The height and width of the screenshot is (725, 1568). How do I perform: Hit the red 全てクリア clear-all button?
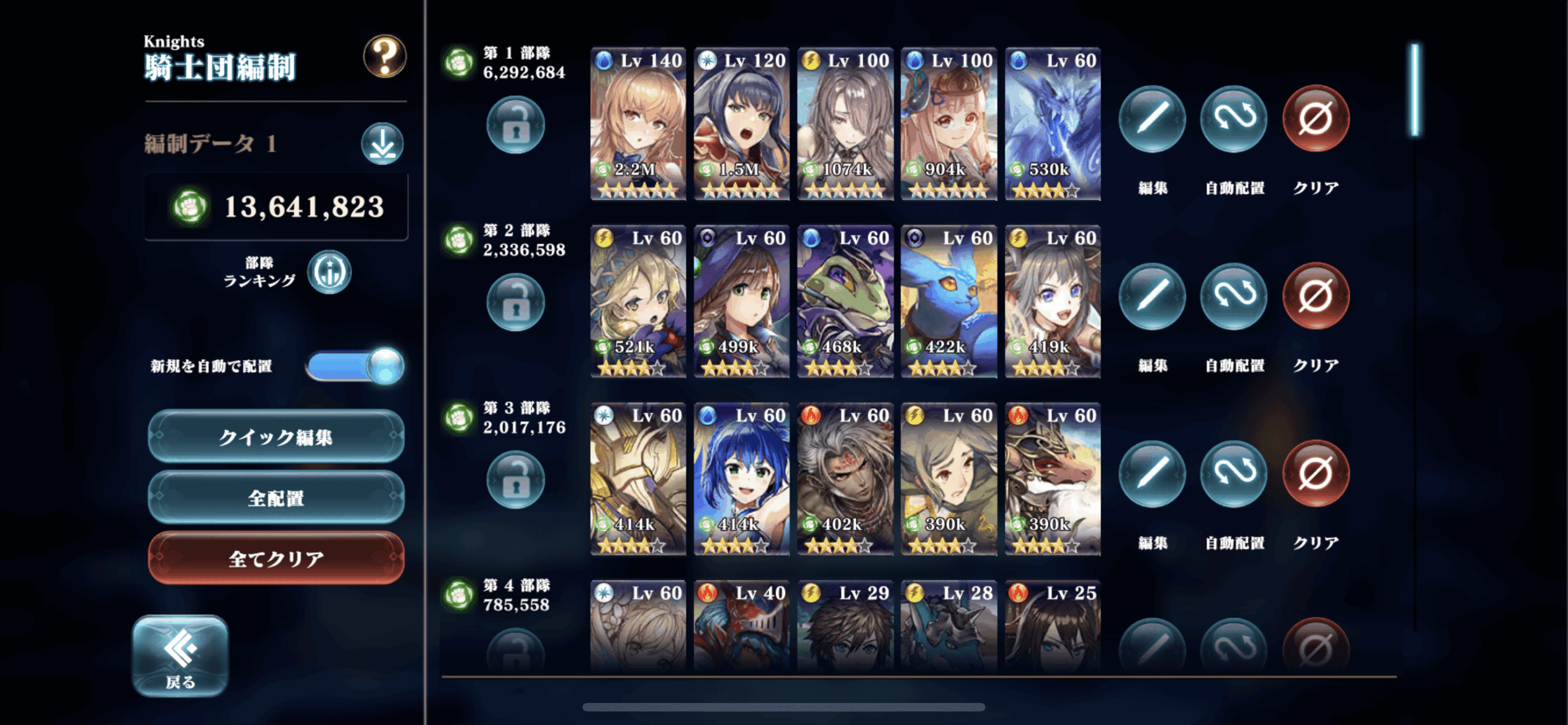[x=276, y=558]
